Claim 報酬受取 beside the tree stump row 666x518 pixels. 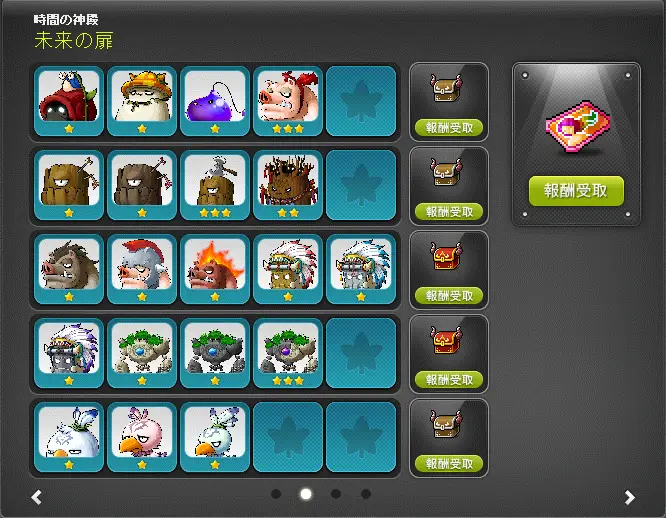[449, 212]
